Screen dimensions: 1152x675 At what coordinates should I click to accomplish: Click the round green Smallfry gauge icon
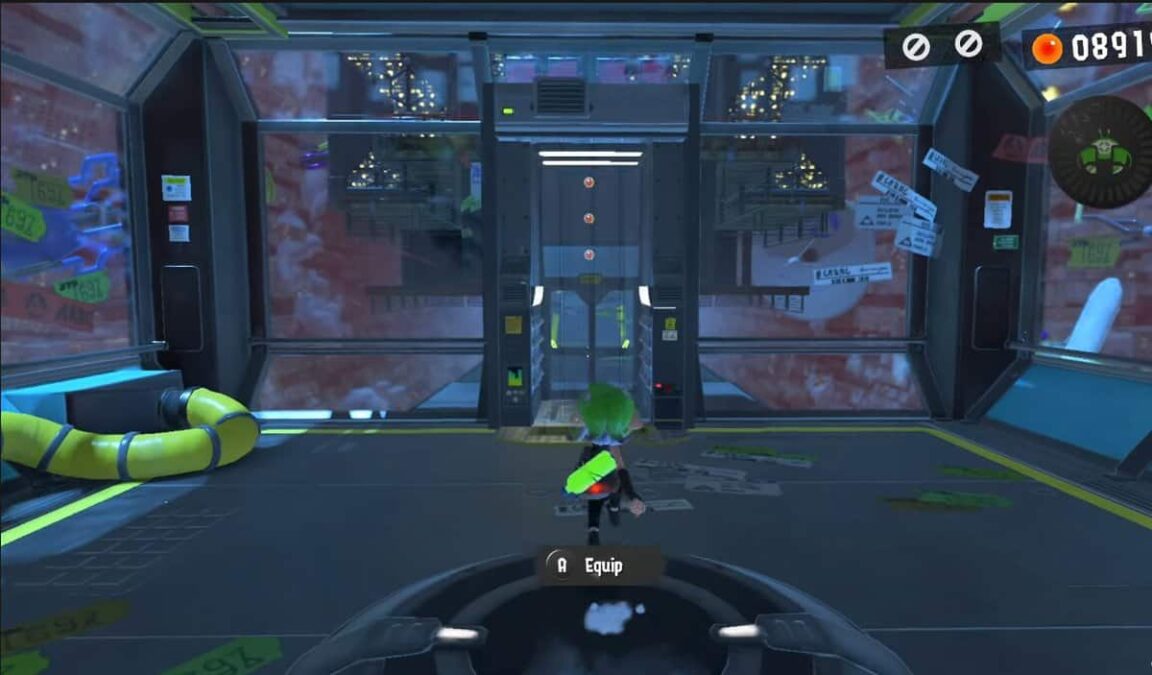1102,152
